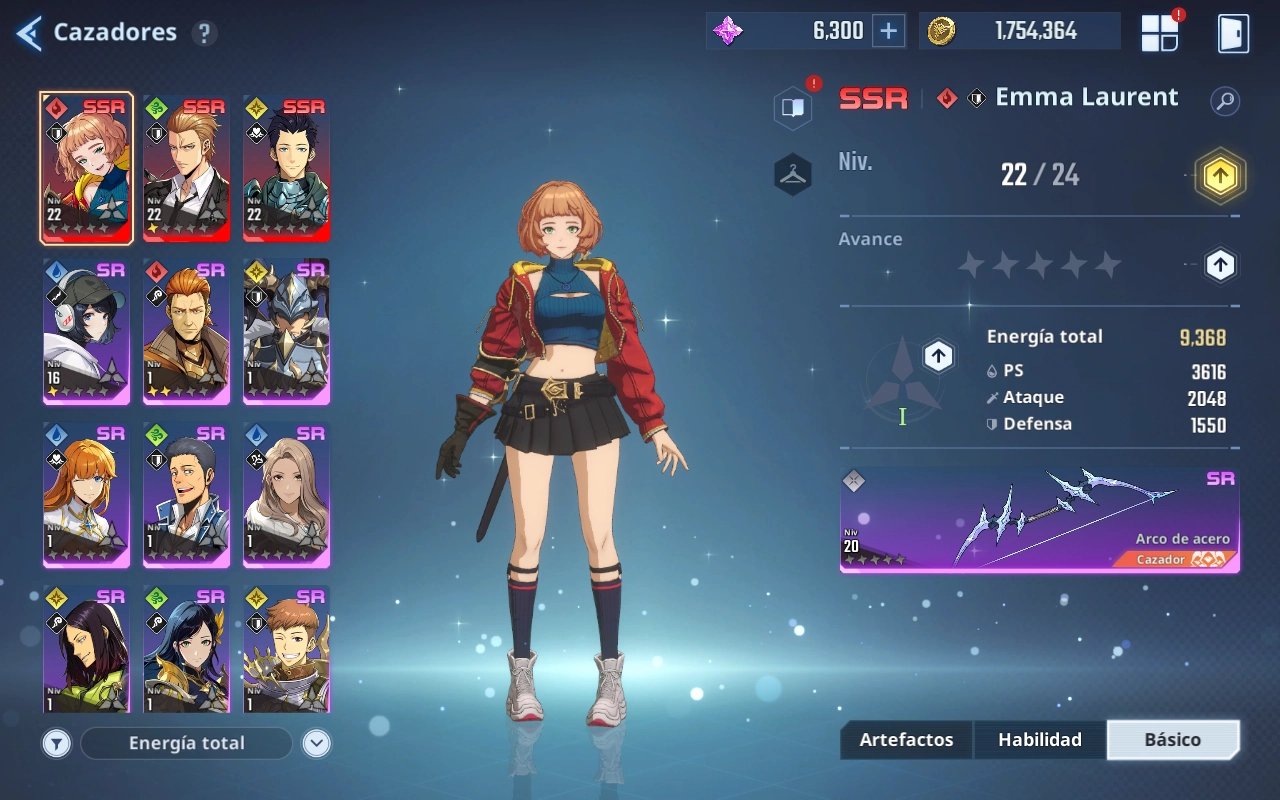1280x800 pixels.
Task: Switch to the Artefactos tab
Action: tap(906, 740)
